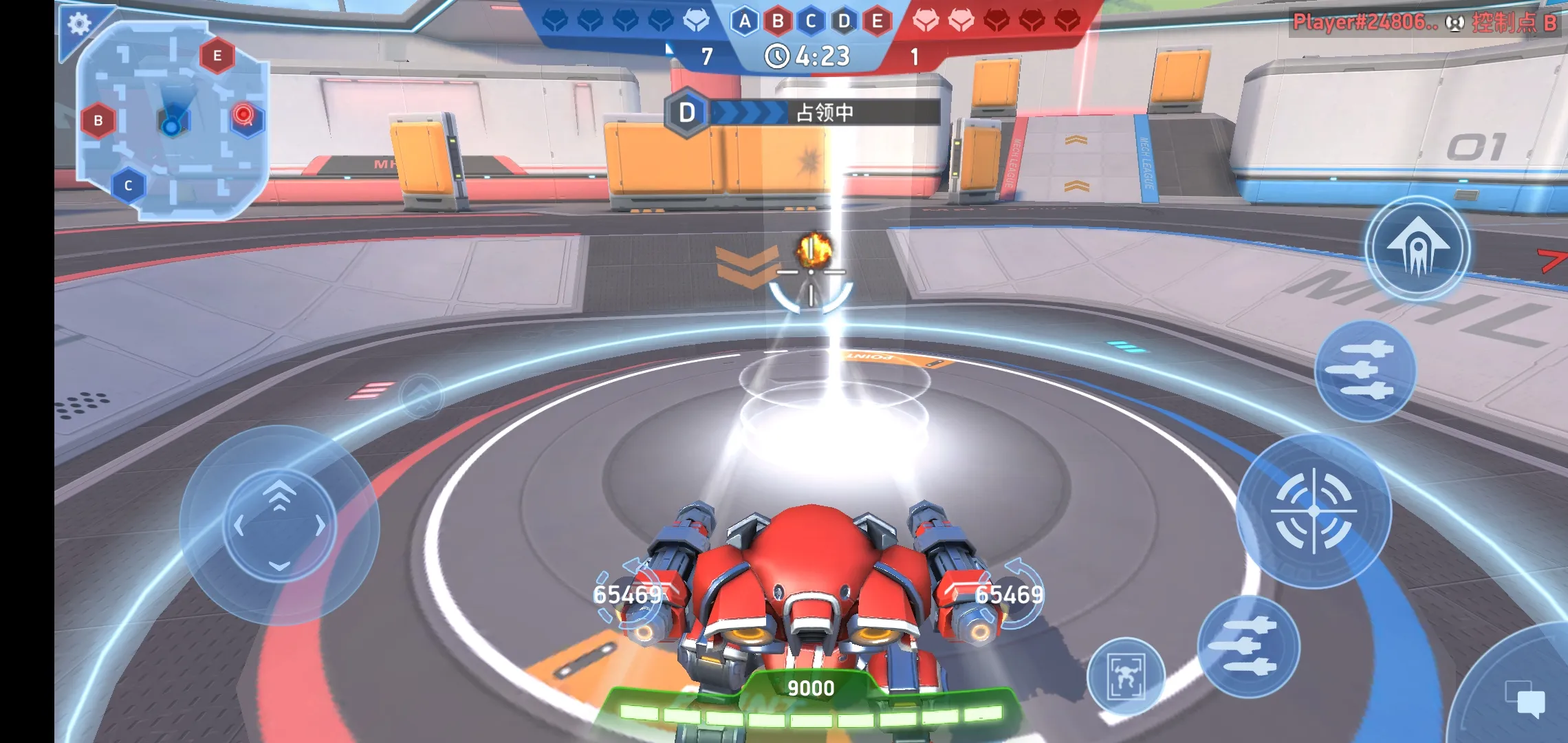Click control point A indicator in scoreboard

tap(745, 22)
